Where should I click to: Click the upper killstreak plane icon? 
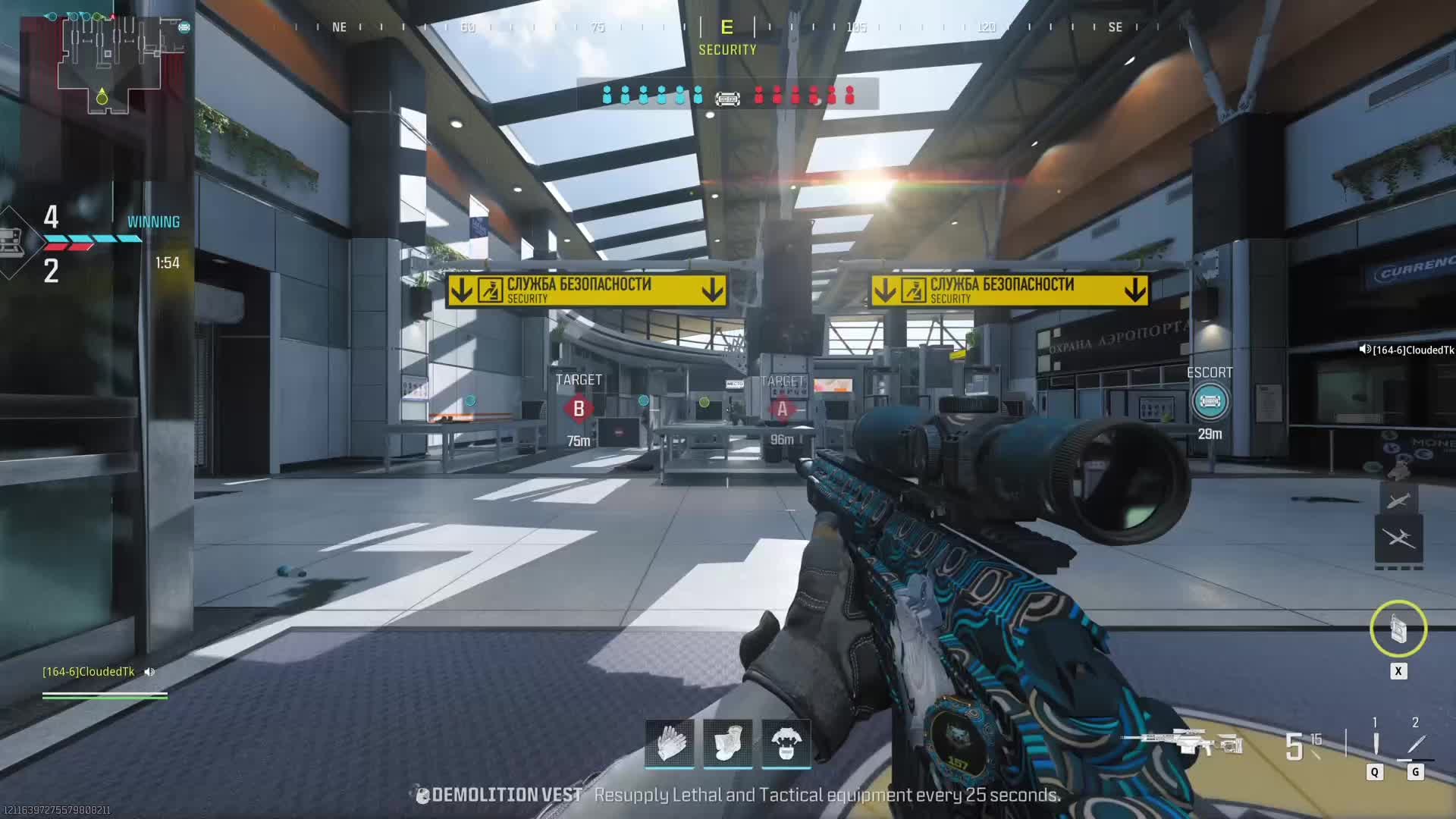pos(1398,500)
